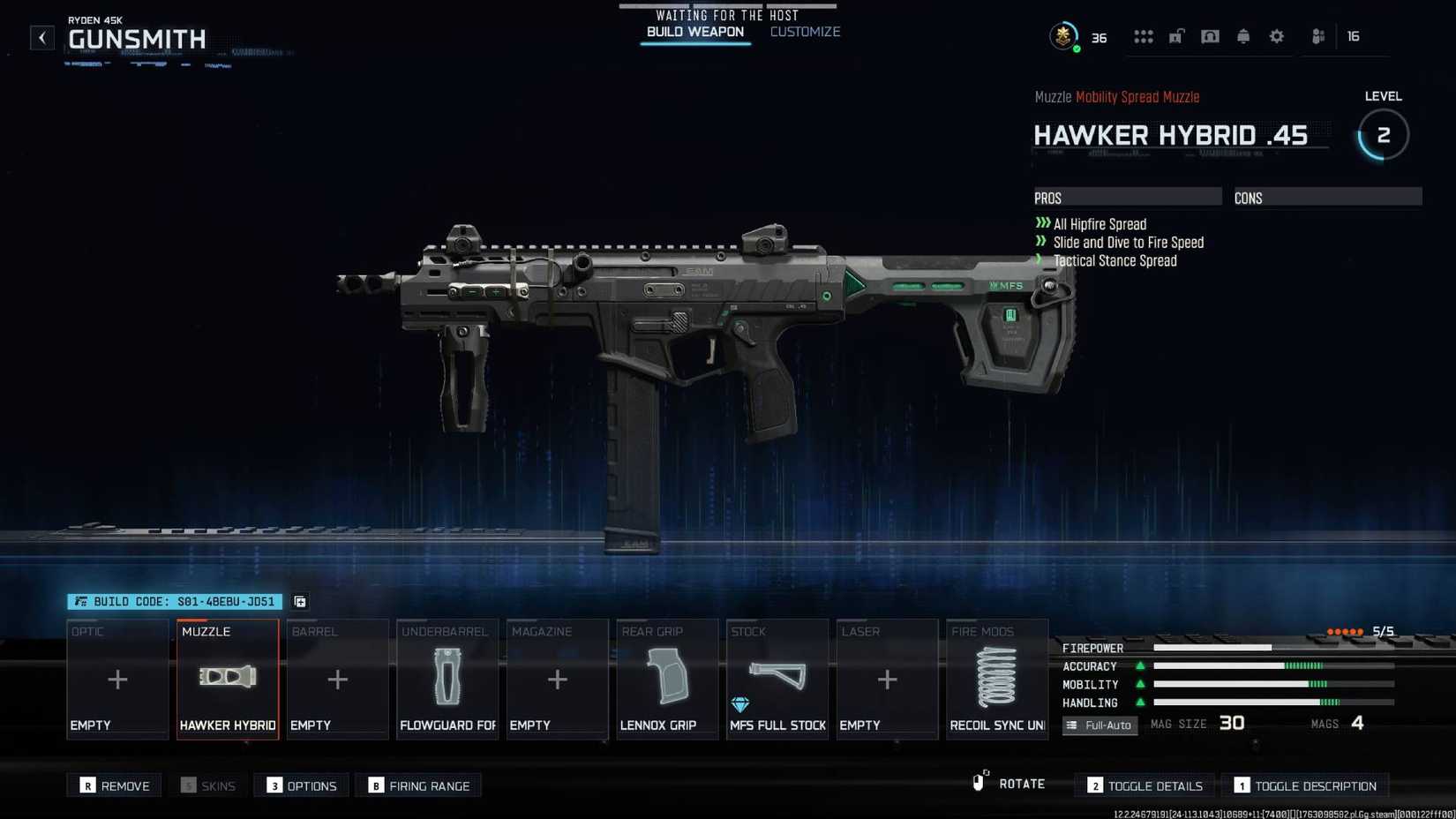Click the screenshot camera icon

click(1210, 36)
